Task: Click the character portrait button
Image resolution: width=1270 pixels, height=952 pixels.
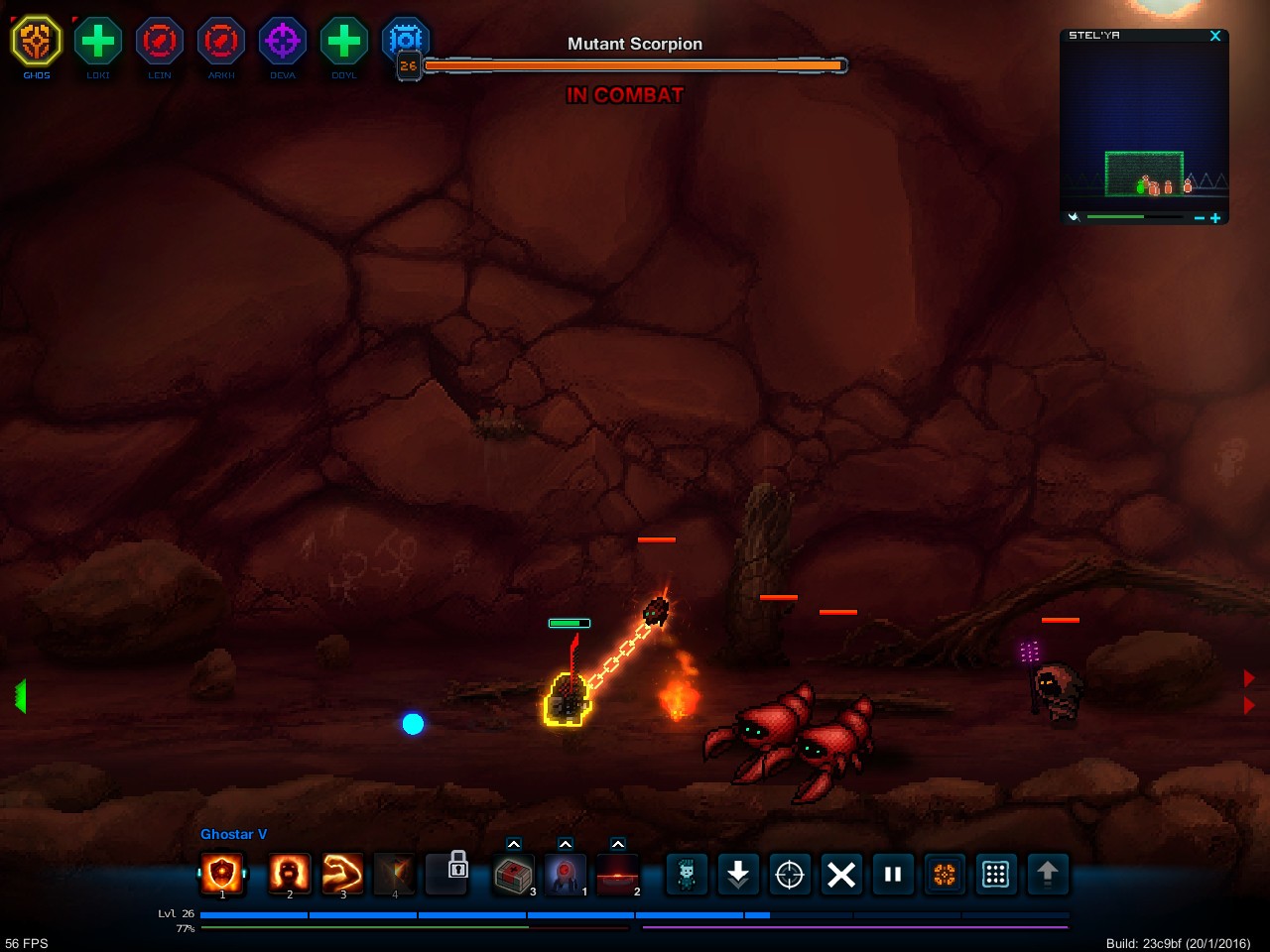Action: pyautogui.click(x=687, y=874)
